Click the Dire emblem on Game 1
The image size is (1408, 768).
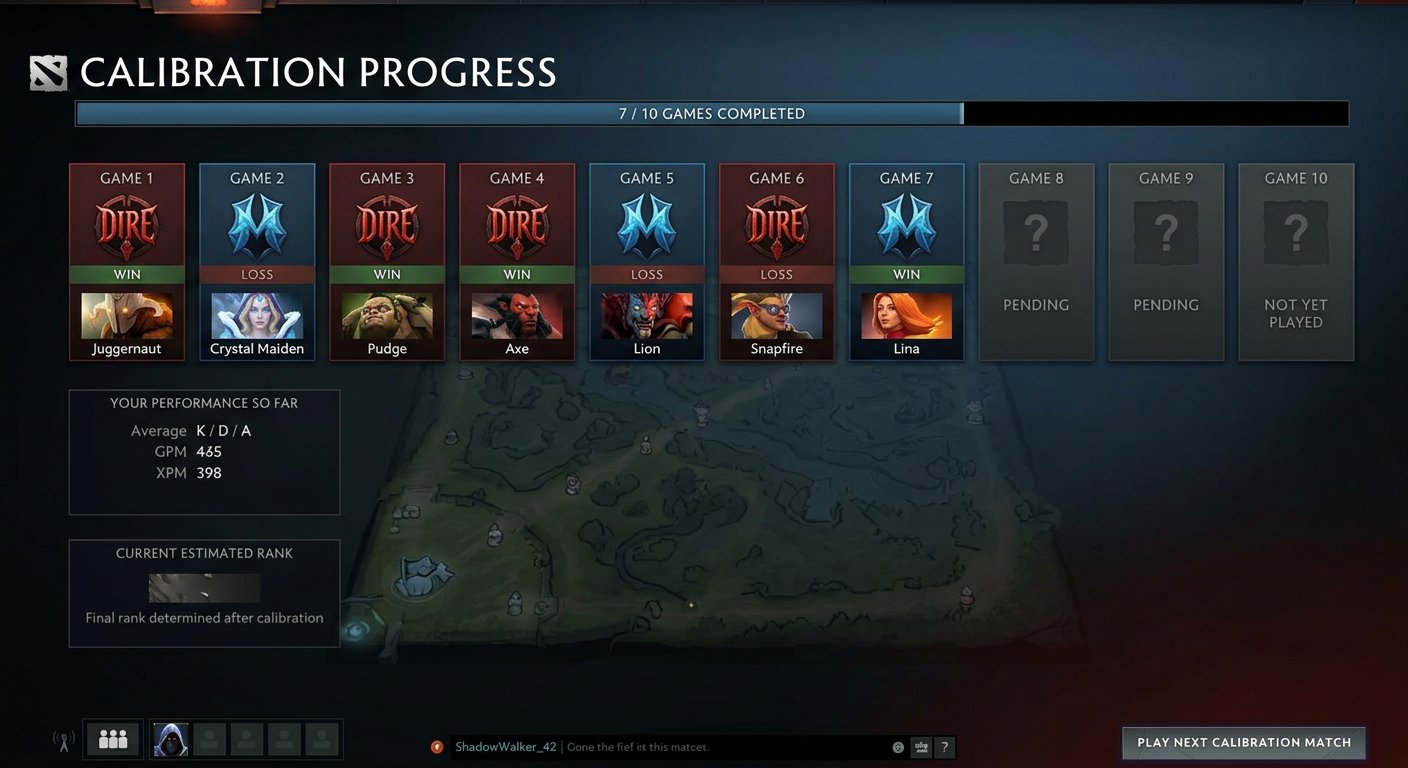coord(127,222)
